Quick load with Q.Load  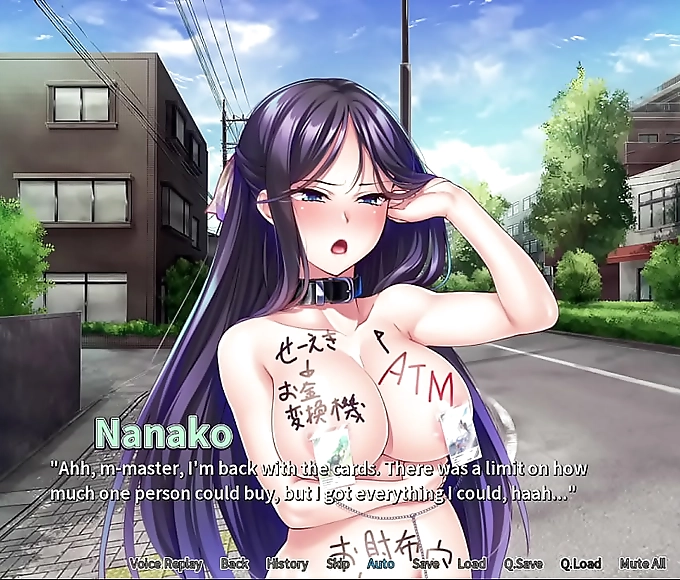[581, 564]
